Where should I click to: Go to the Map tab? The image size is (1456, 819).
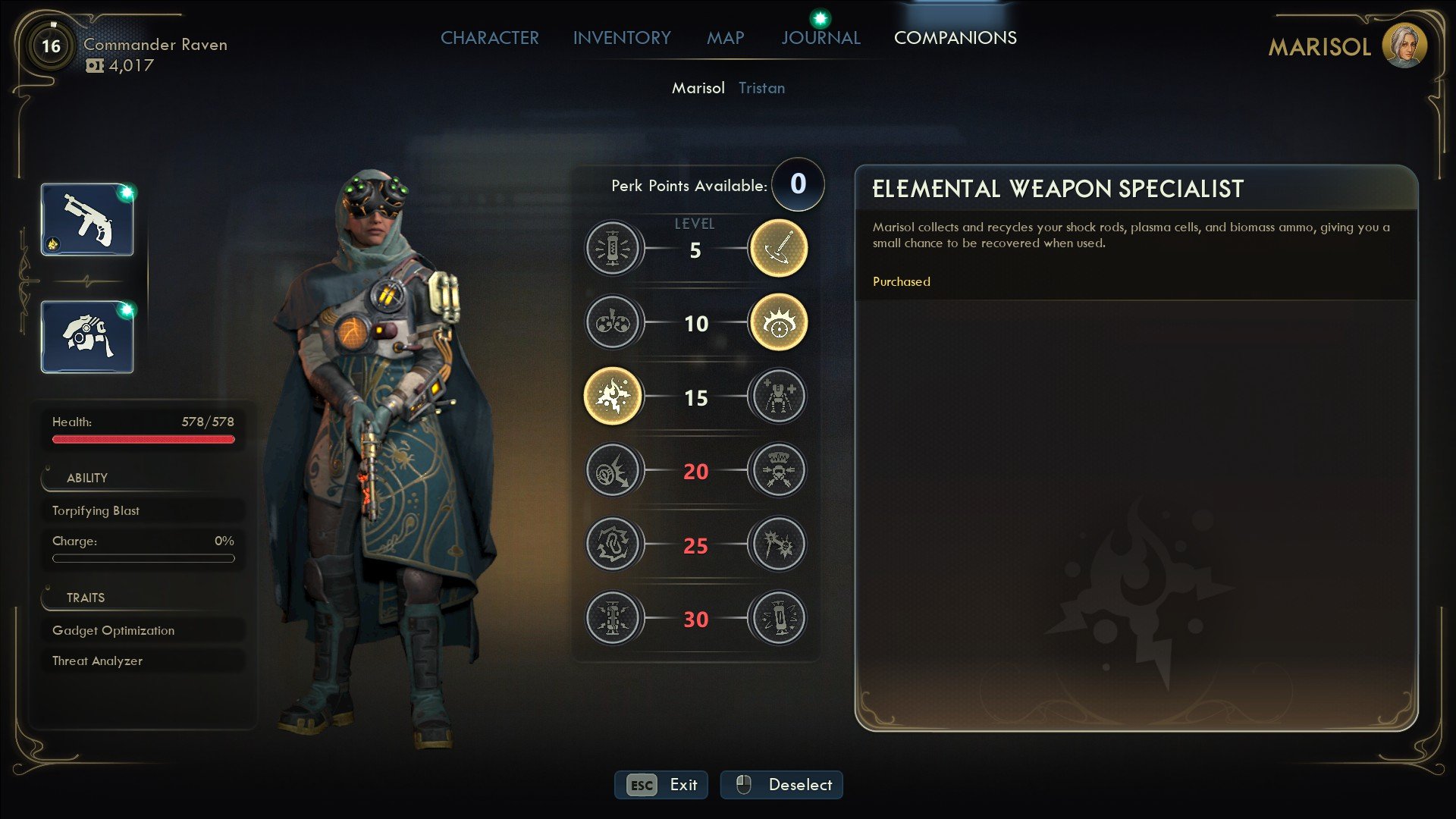click(725, 38)
